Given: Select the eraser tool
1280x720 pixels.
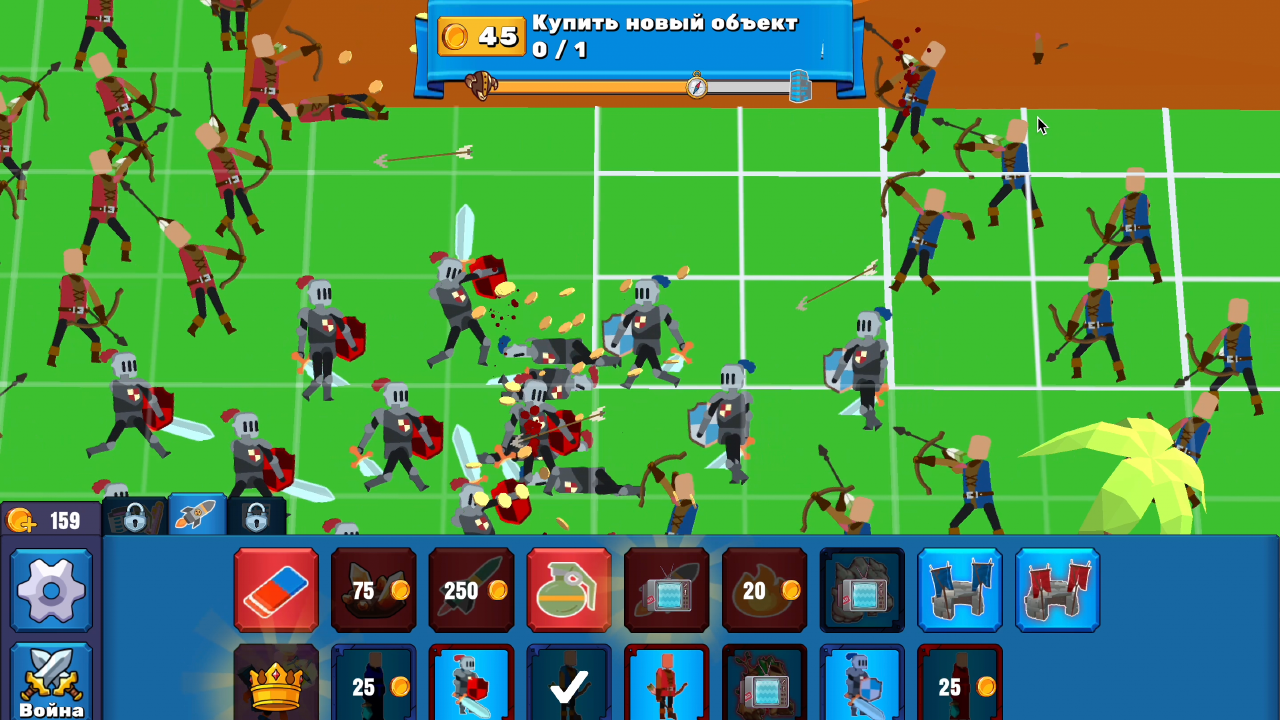Looking at the screenshot, I should 277,590.
